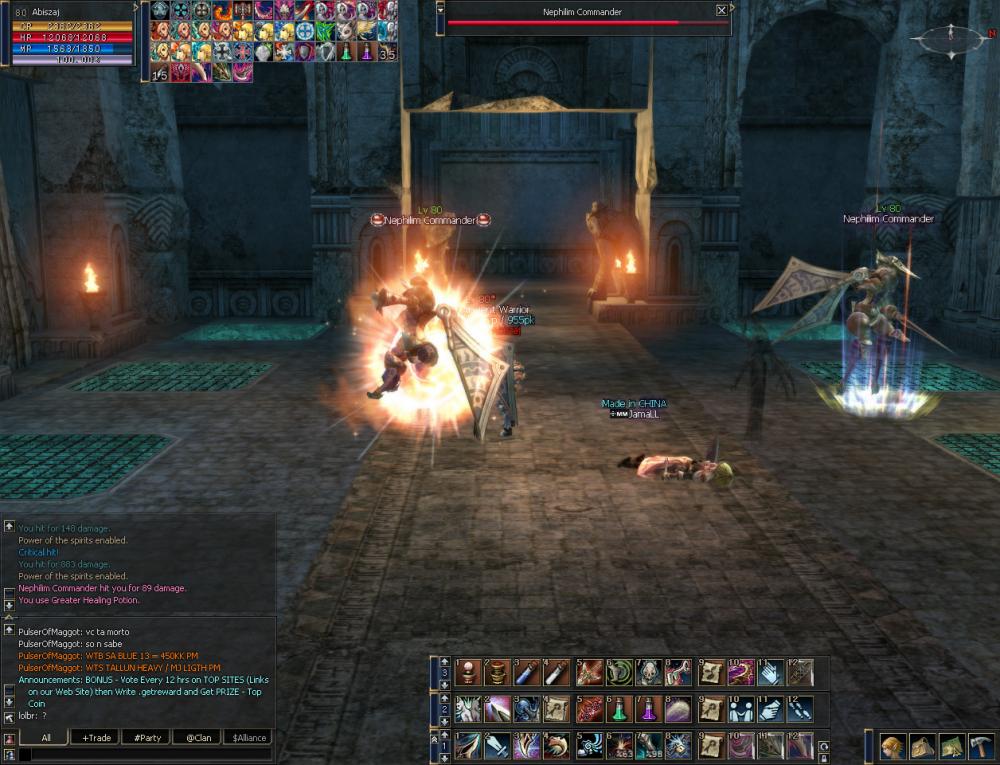Use the blue vial in the top hotbar

point(528,672)
